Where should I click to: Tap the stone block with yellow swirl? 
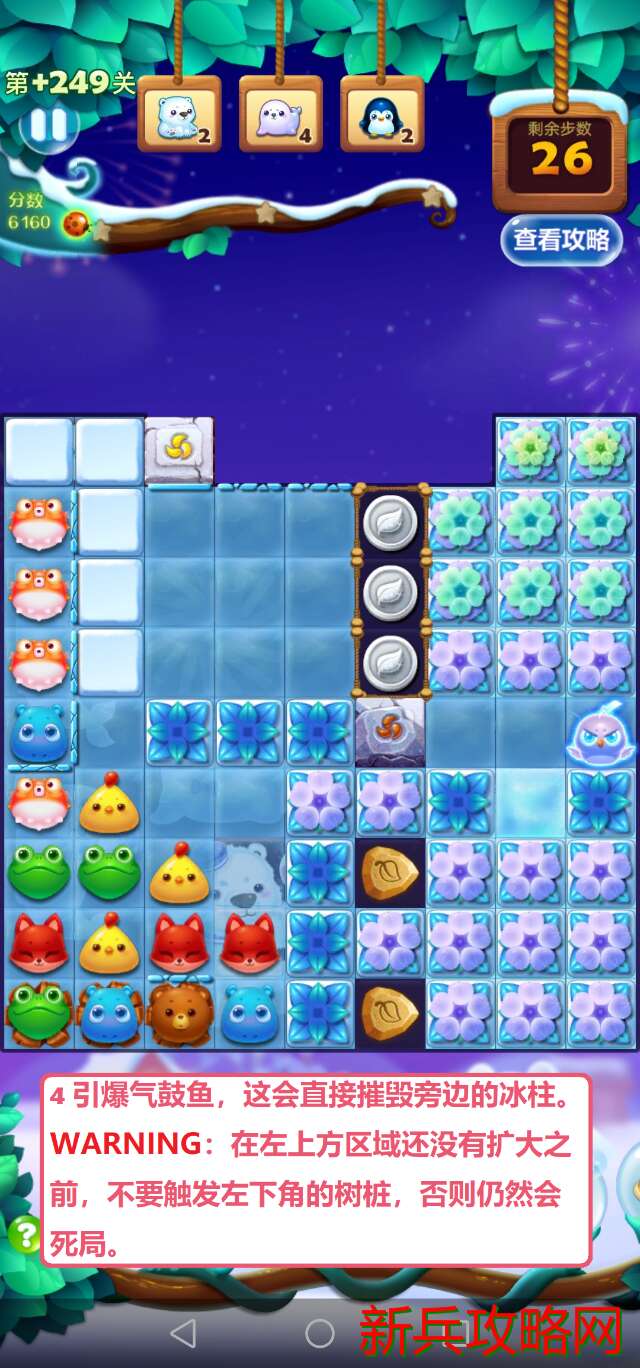pos(179,451)
